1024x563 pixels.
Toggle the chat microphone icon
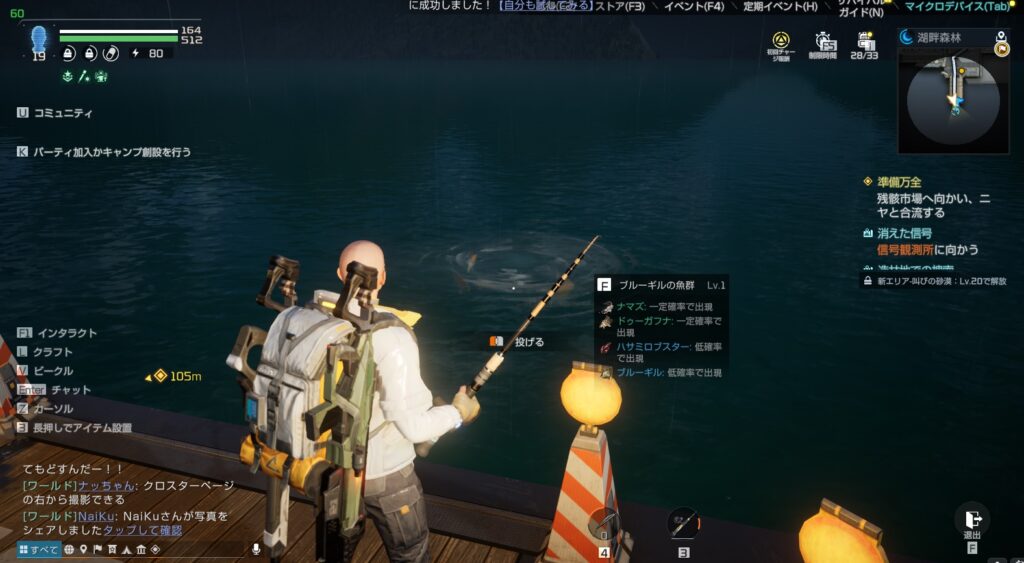(256, 549)
